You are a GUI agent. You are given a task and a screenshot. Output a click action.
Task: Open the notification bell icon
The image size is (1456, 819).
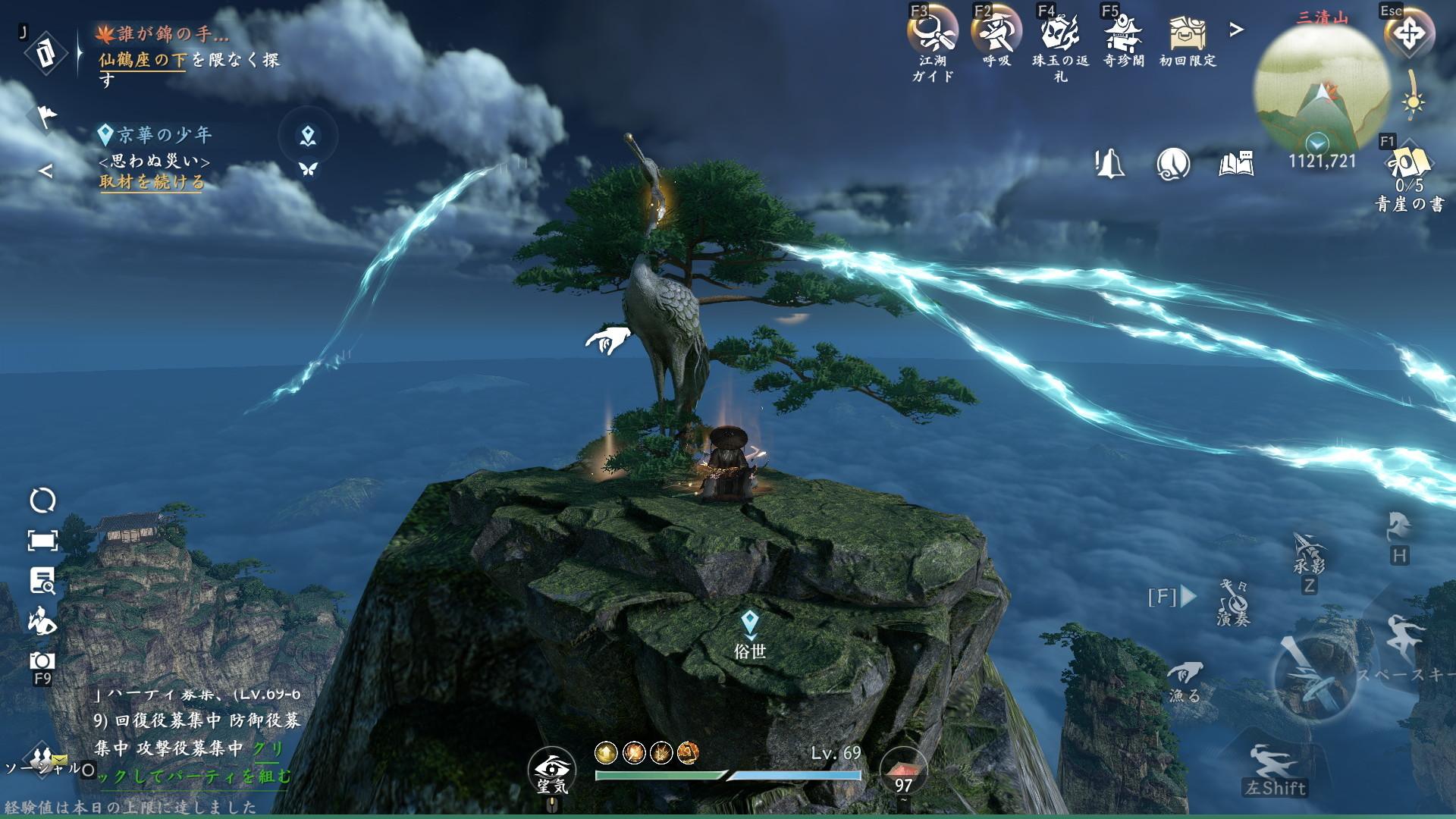(1109, 163)
